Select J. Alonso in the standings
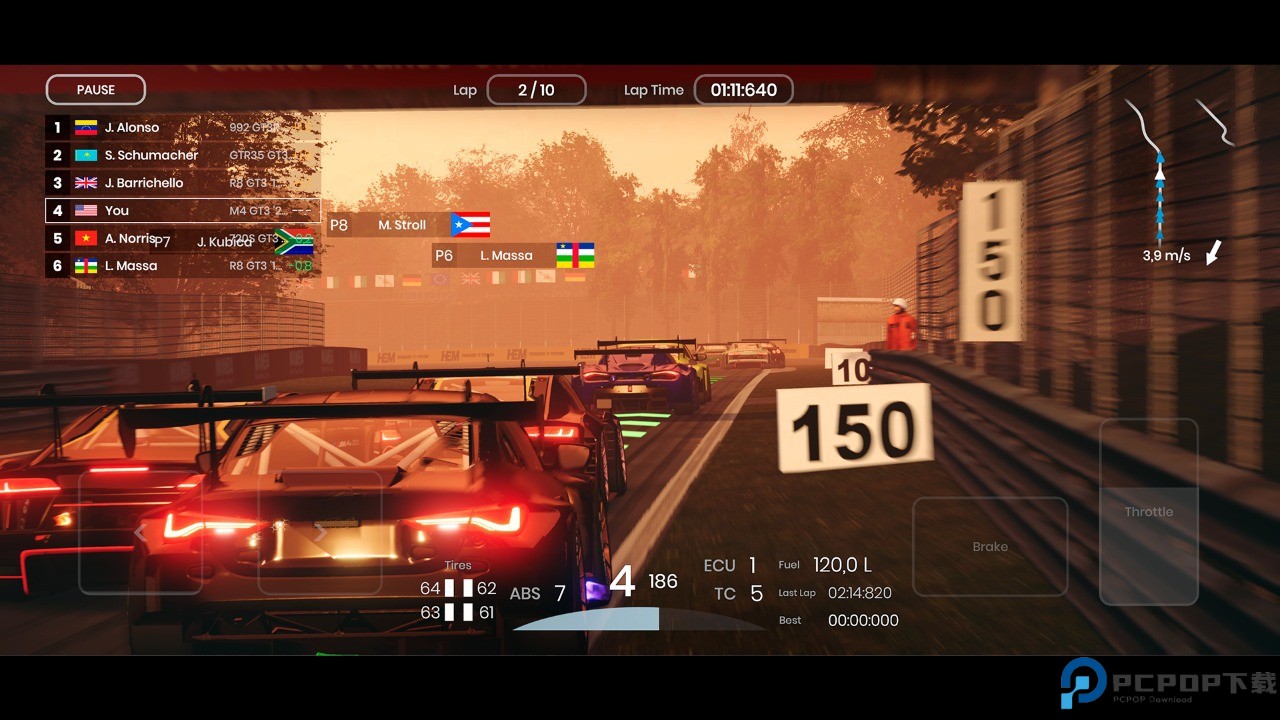 click(182, 128)
